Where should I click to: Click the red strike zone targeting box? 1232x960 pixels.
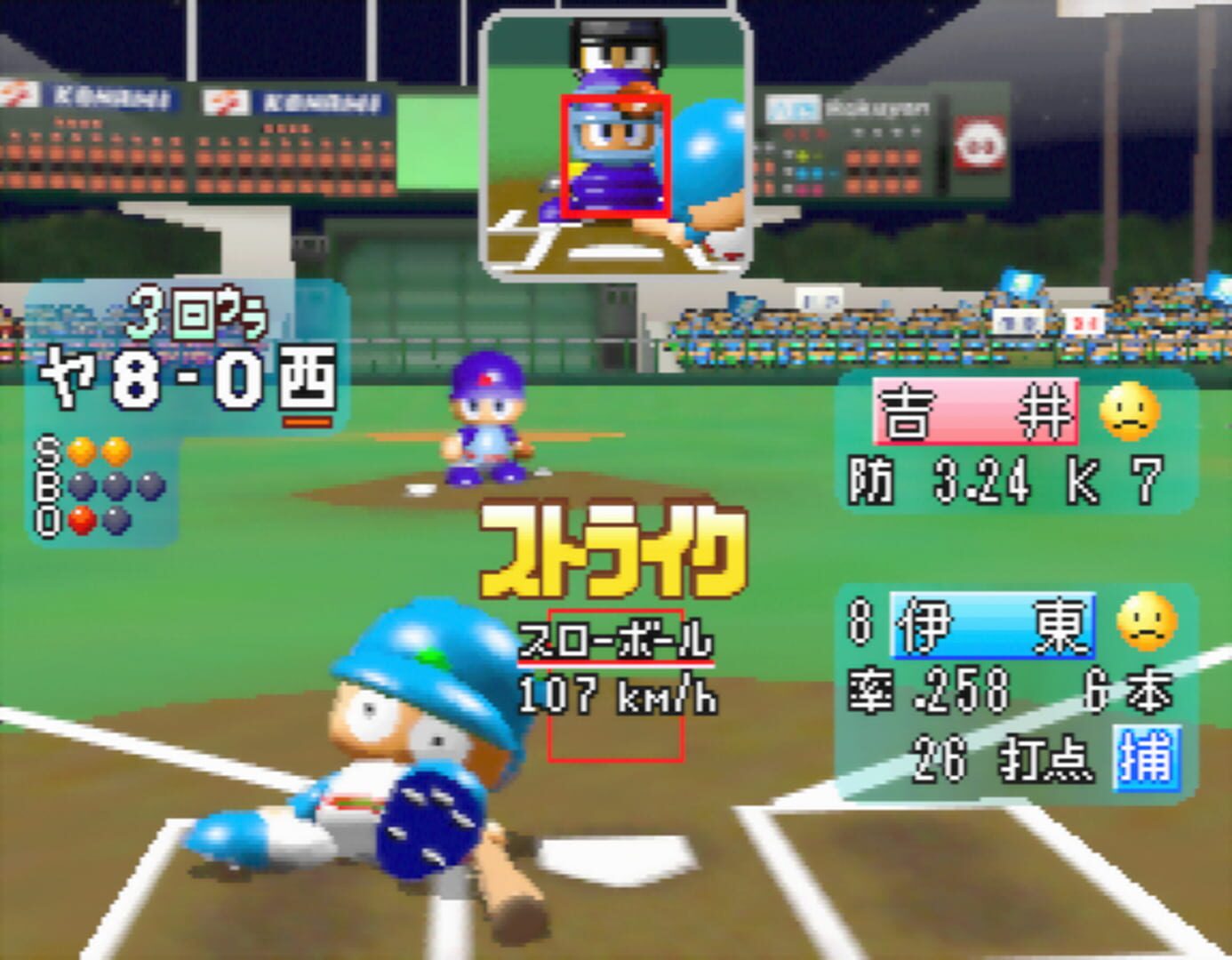[x=617, y=156]
